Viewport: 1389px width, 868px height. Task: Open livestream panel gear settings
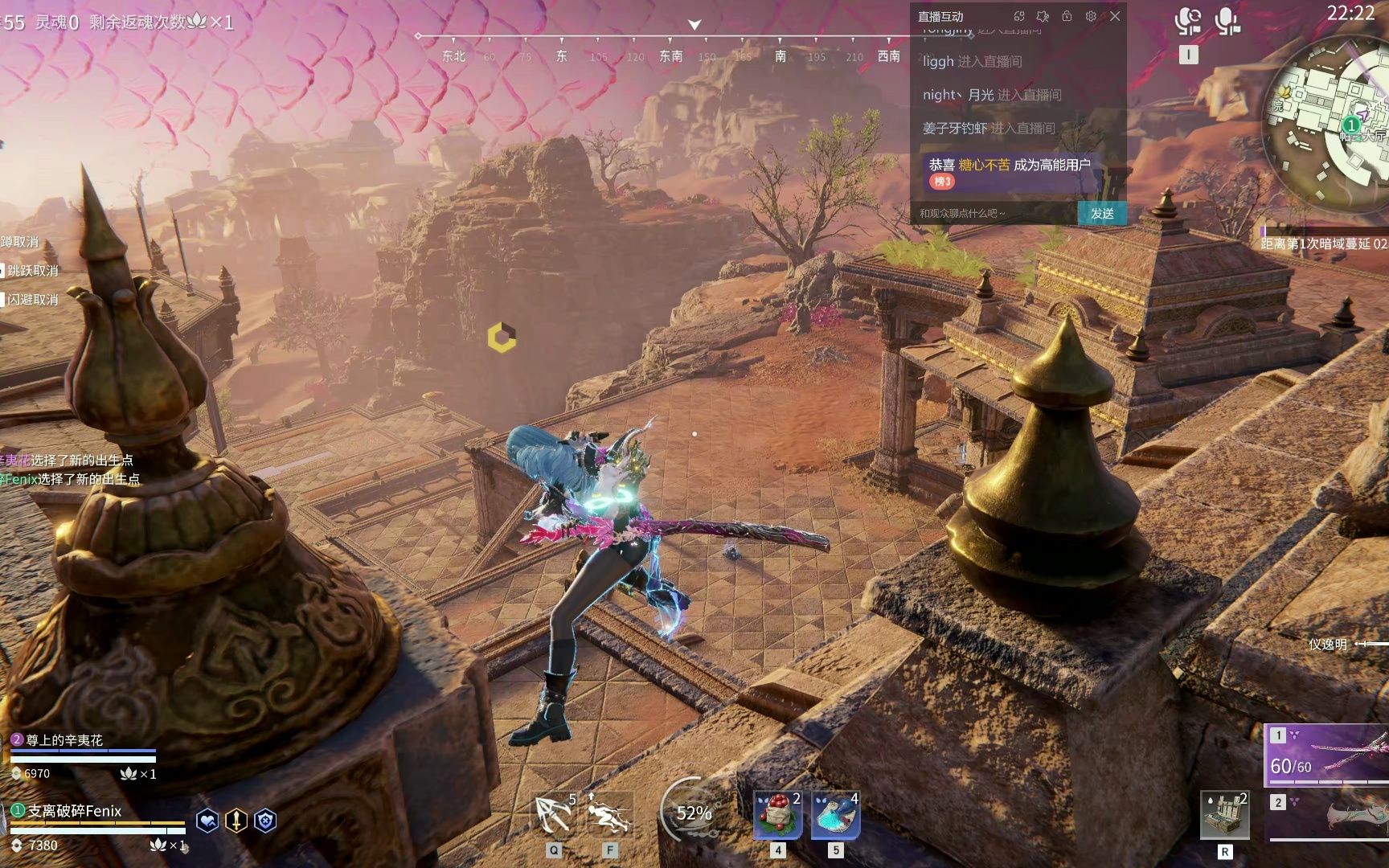1091,16
